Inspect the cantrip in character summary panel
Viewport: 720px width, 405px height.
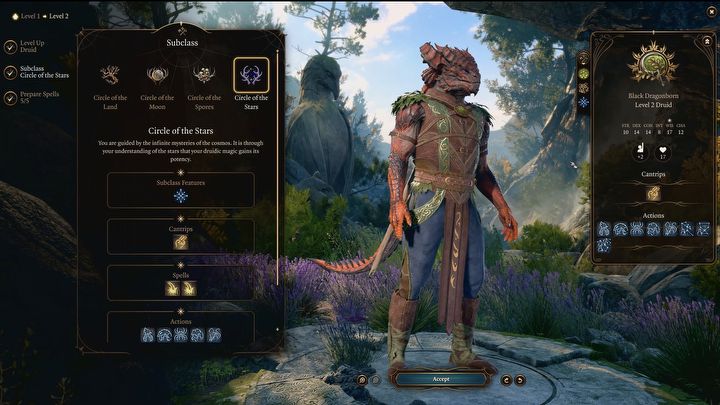point(652,193)
